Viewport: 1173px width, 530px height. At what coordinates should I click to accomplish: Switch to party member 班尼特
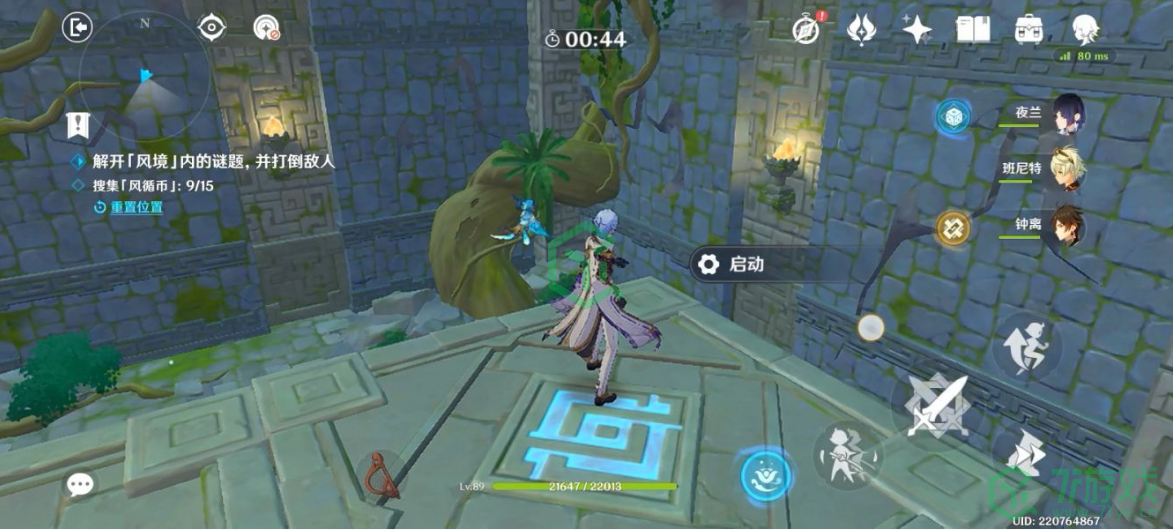pos(1068,169)
